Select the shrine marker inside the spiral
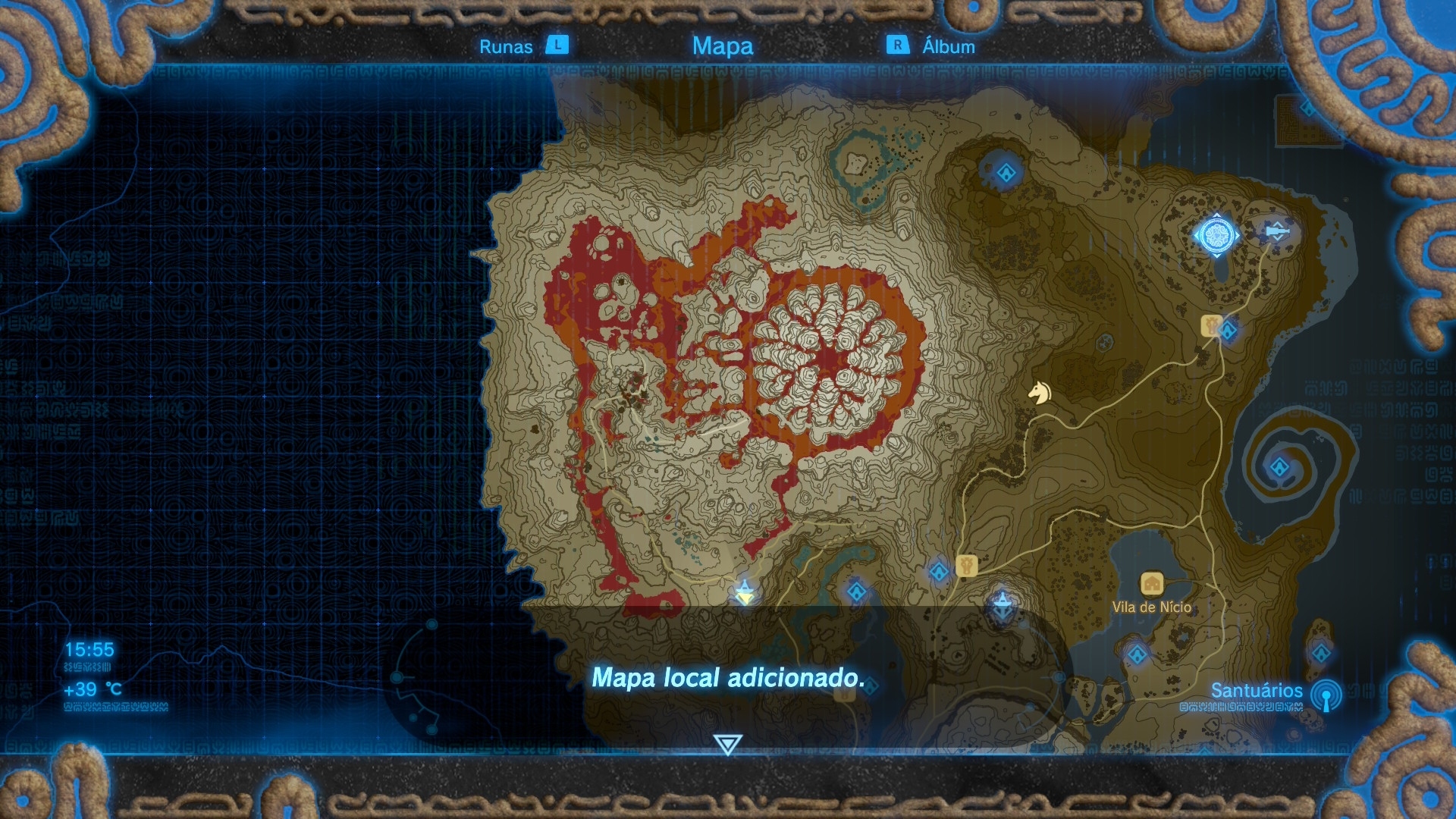The height and width of the screenshot is (819, 1456). [x=1279, y=467]
